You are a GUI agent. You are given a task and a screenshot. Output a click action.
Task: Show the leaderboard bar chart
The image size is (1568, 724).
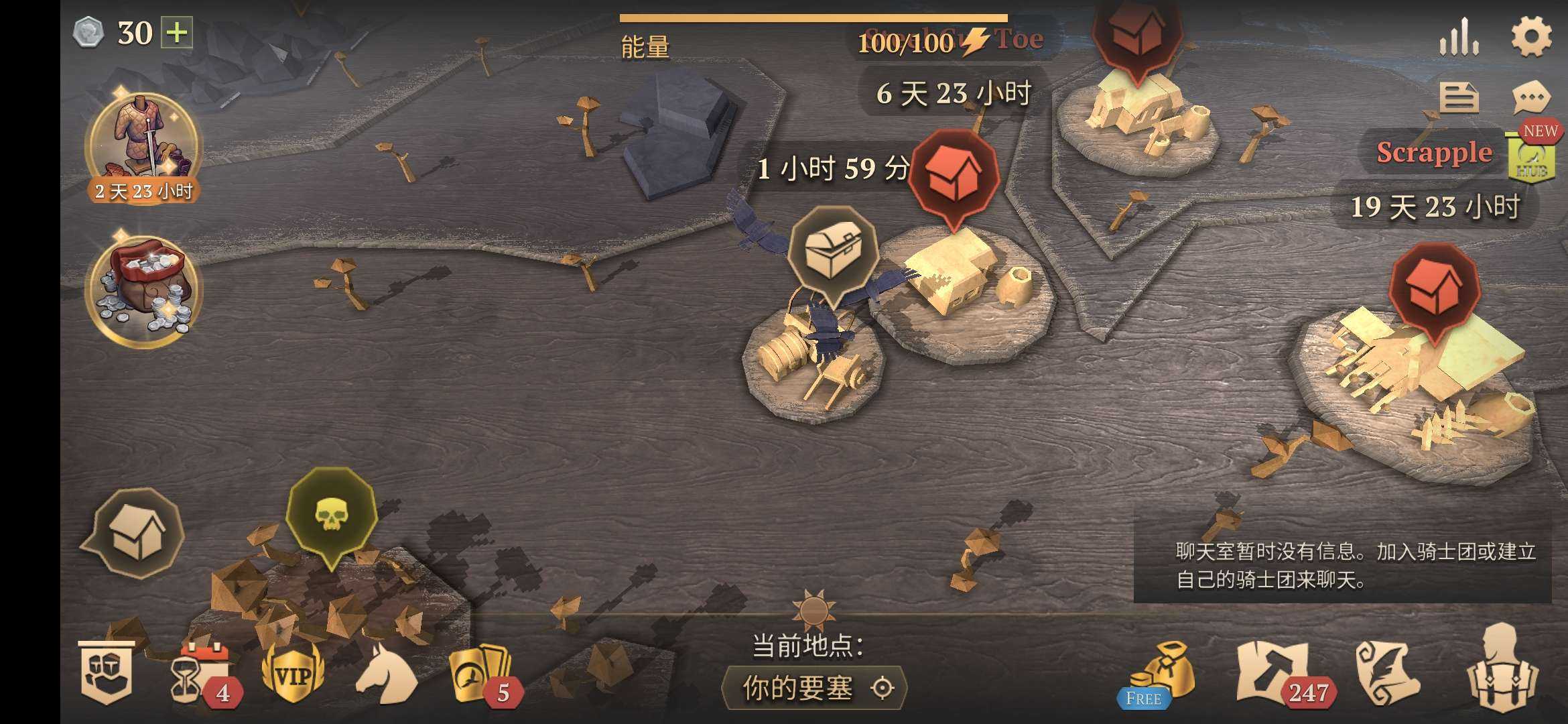click(x=1459, y=37)
